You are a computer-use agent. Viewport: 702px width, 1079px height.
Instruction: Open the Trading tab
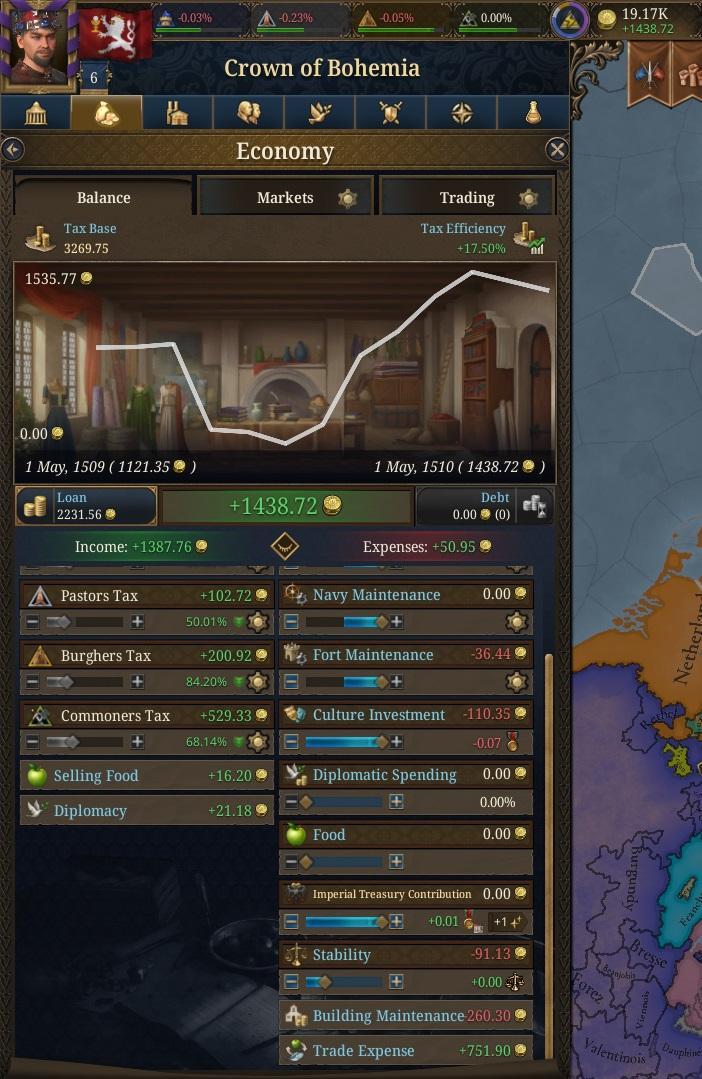pyautogui.click(x=467, y=197)
